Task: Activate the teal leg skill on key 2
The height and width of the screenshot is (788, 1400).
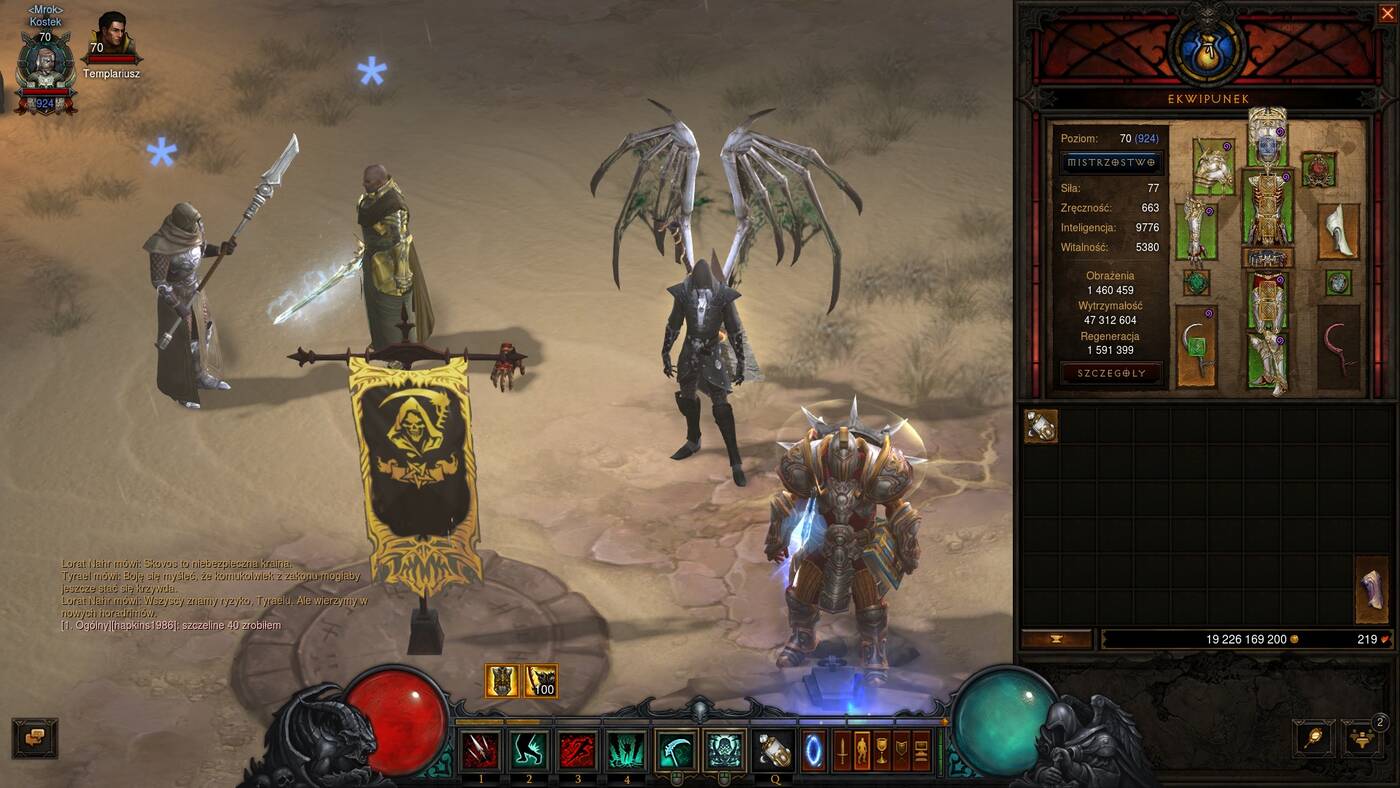Action: click(529, 750)
